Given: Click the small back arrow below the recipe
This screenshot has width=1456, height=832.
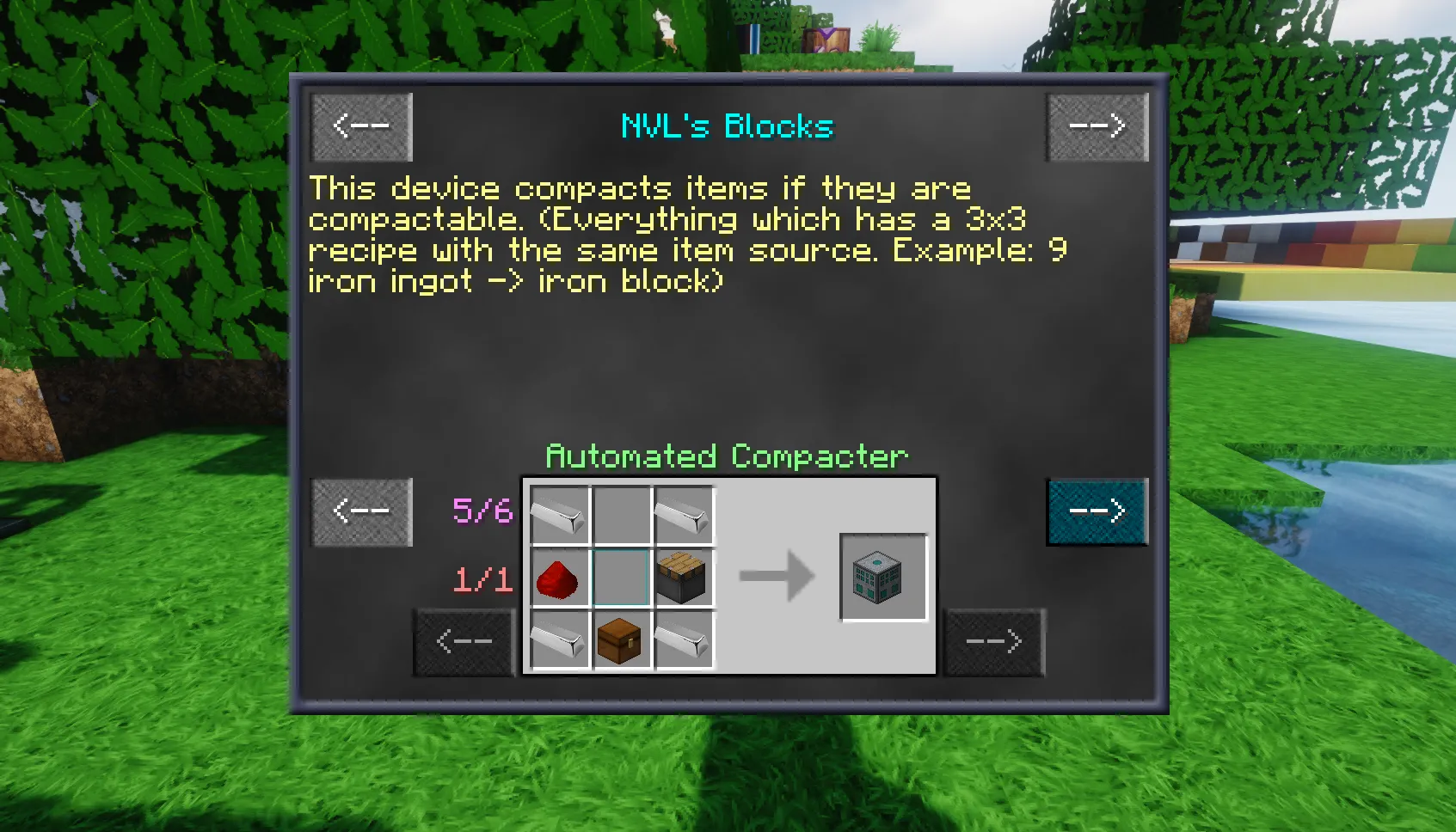Looking at the screenshot, I should click(463, 642).
